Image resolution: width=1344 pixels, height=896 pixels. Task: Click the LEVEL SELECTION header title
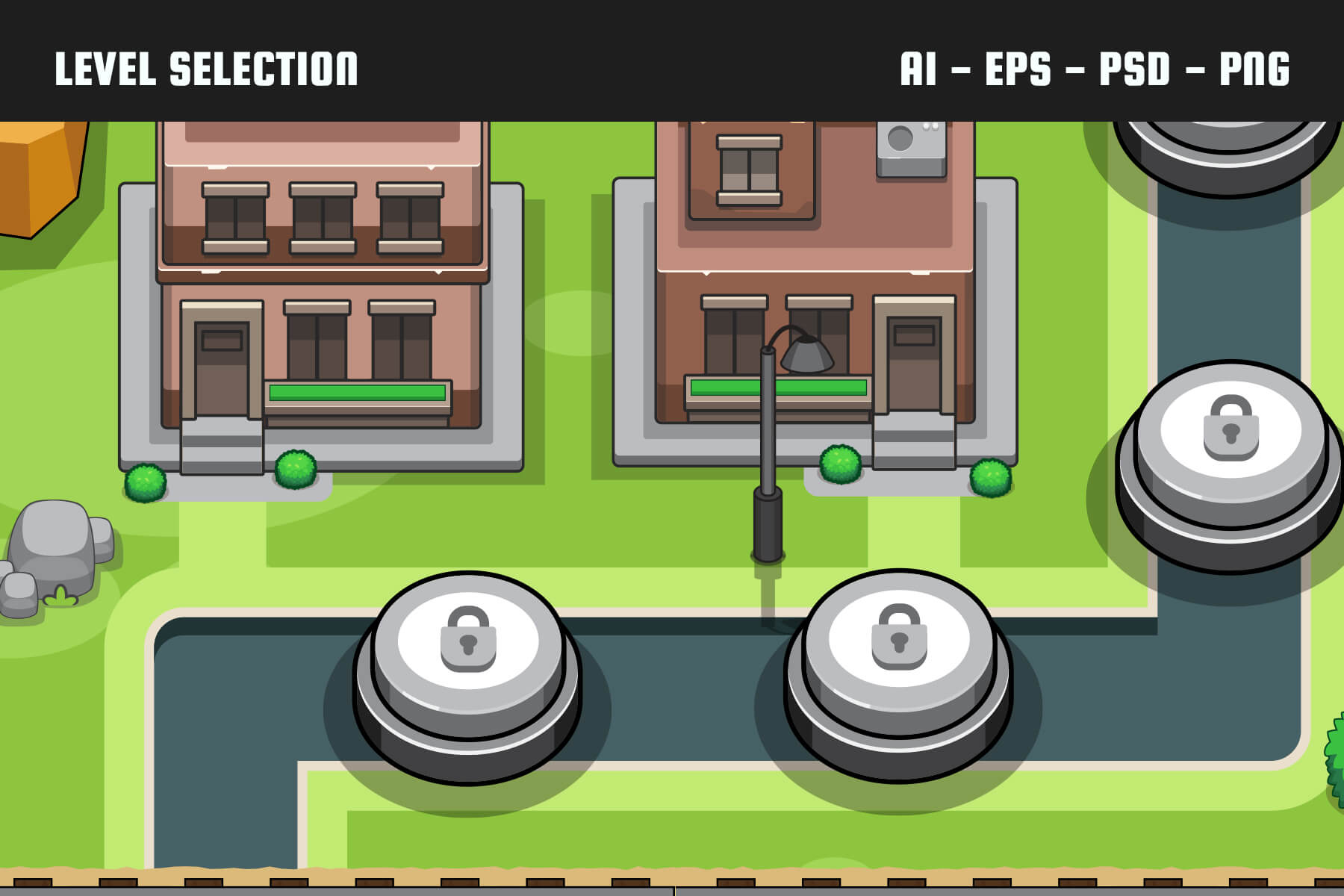[207, 69]
